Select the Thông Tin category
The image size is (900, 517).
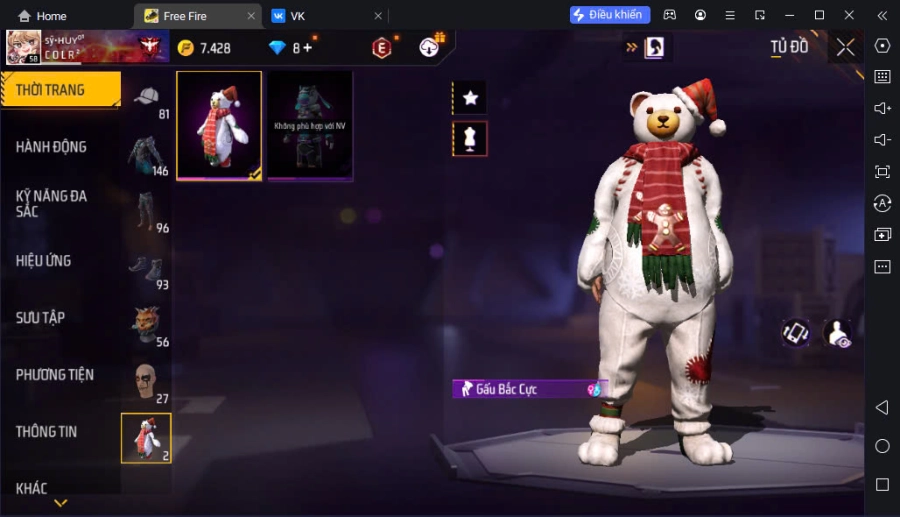click(46, 432)
